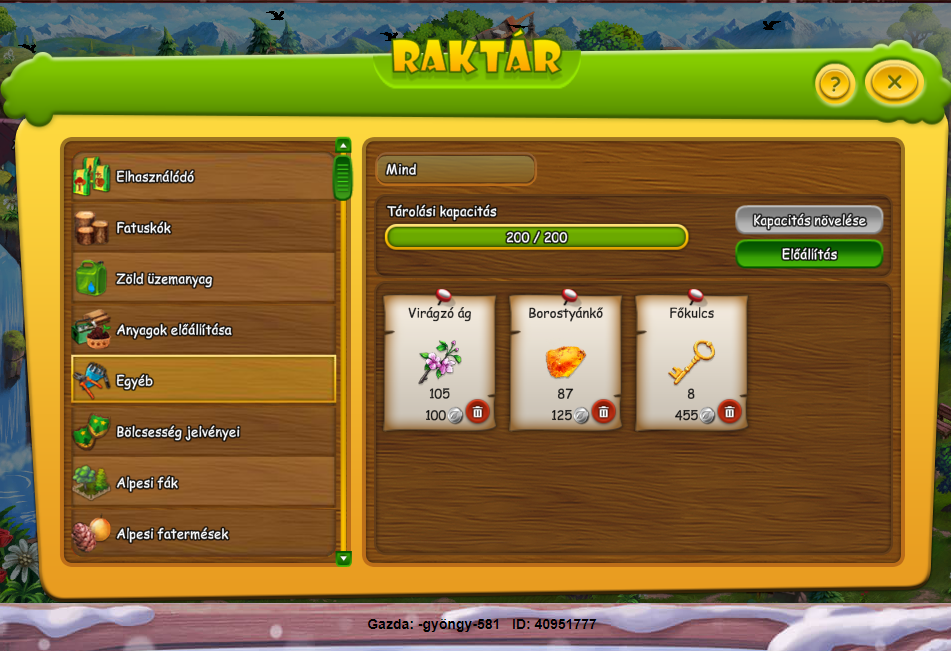951x651 pixels.
Task: Delete Virágzó ág with trash button
Action: pyautogui.click(x=477, y=412)
